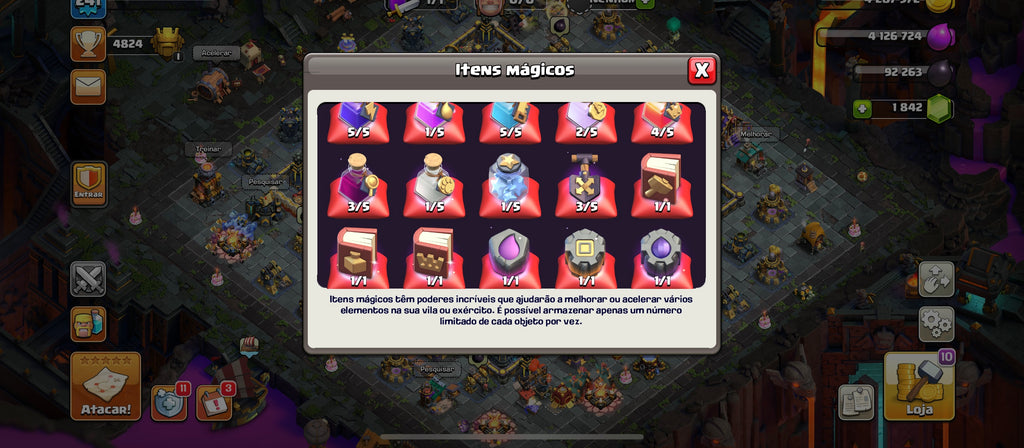1024x448 pixels.
Task: Select the shovel with crossed arrows
Action: (587, 184)
